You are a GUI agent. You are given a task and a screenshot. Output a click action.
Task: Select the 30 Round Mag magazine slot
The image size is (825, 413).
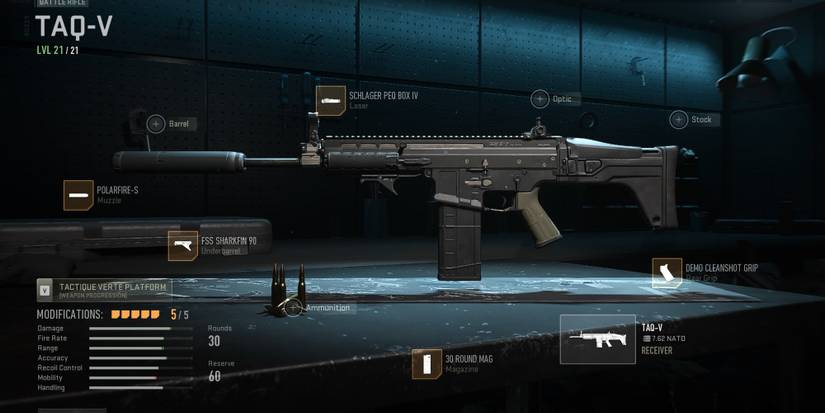click(427, 364)
